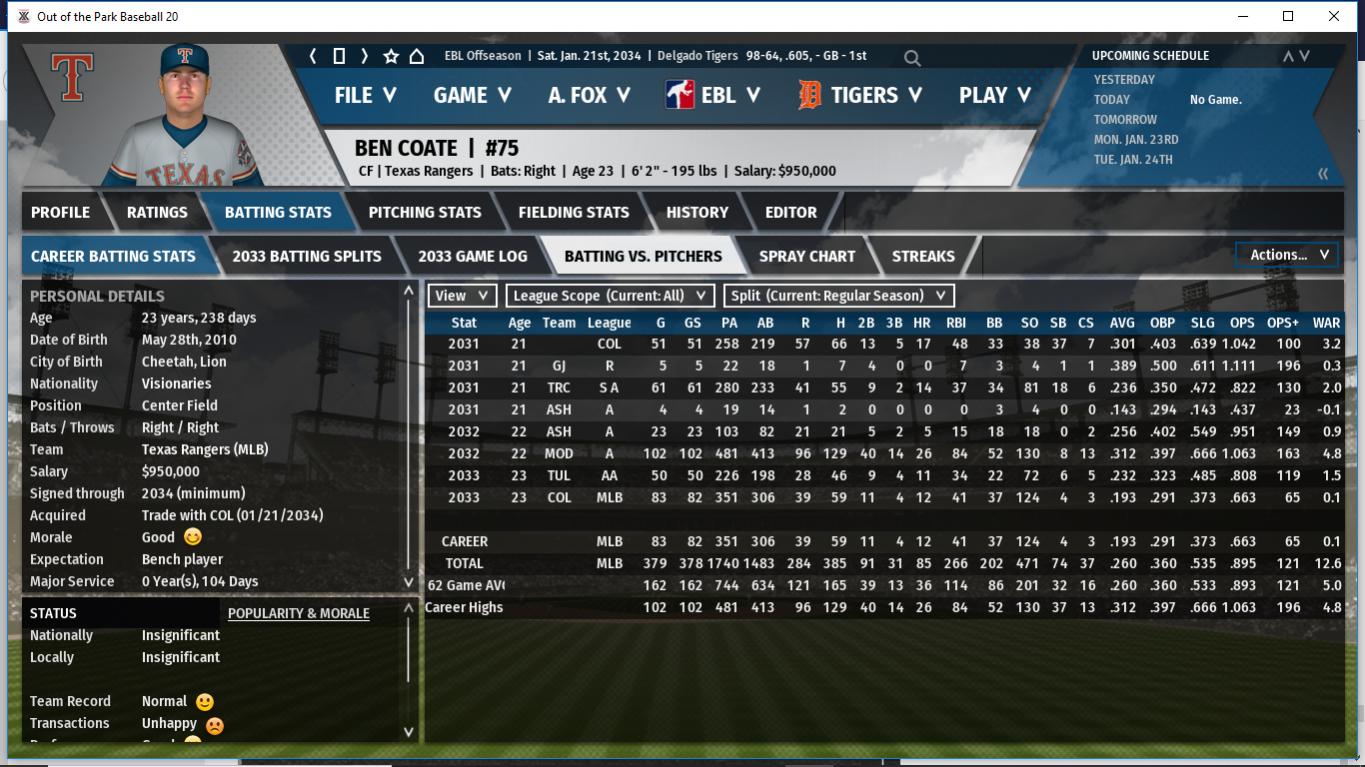The image size is (1365, 767).
Task: Click the search magnifying glass icon
Action: pyautogui.click(x=912, y=58)
